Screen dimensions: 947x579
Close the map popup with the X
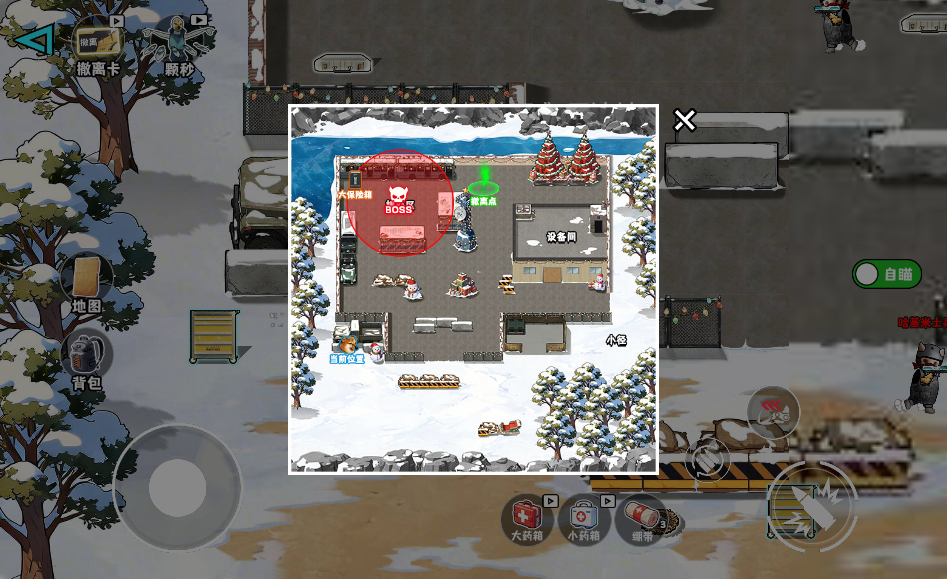(x=684, y=121)
